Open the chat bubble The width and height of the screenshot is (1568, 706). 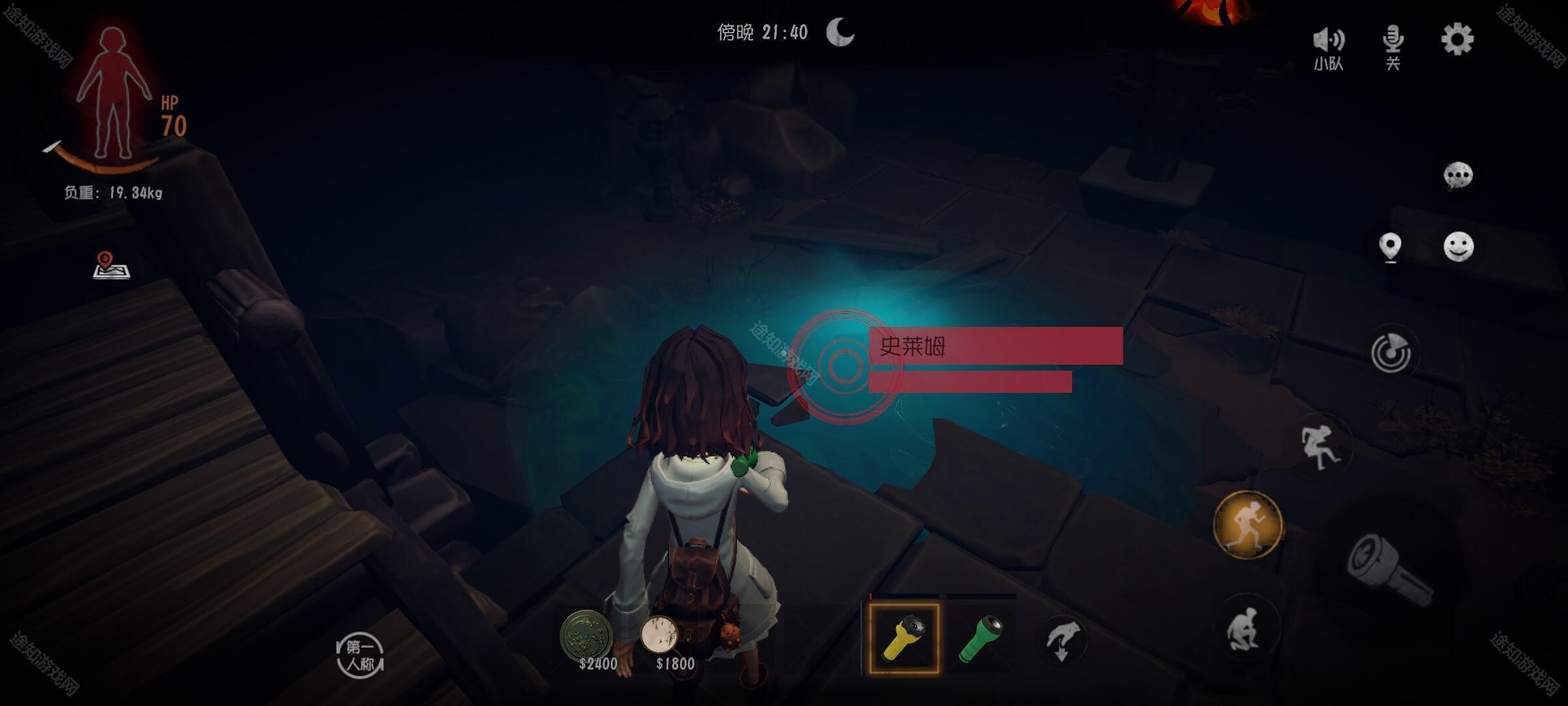coord(1458,176)
